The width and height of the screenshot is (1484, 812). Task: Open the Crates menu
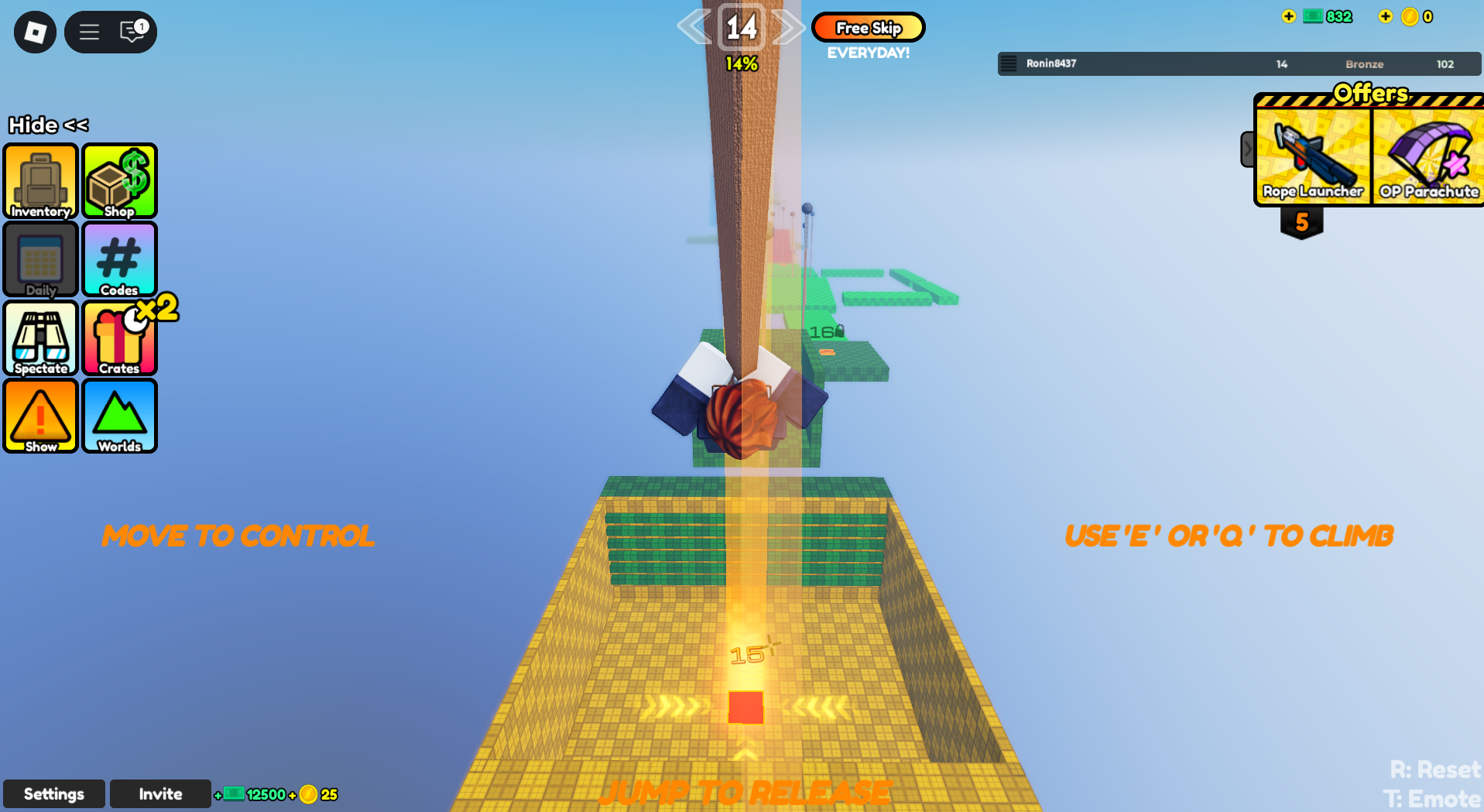pyautogui.click(x=120, y=338)
